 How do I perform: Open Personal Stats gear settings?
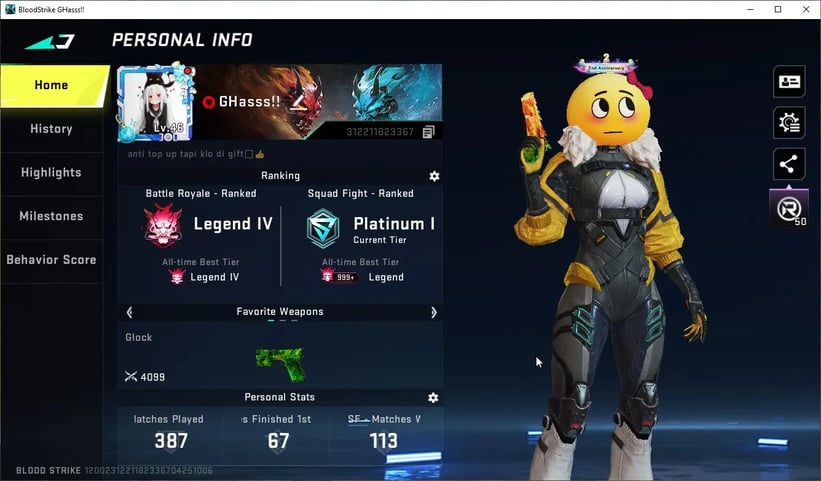433,397
